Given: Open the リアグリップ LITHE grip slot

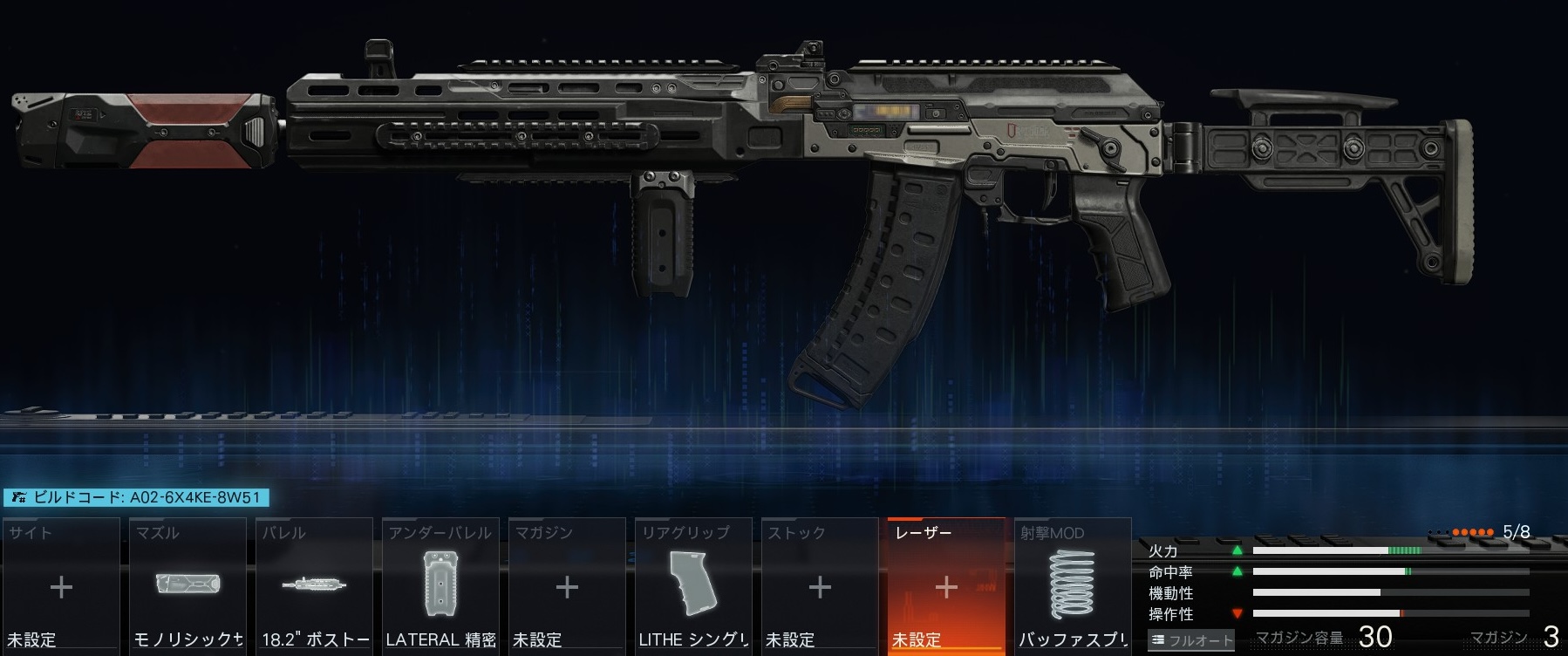Looking at the screenshot, I should (x=693, y=587).
